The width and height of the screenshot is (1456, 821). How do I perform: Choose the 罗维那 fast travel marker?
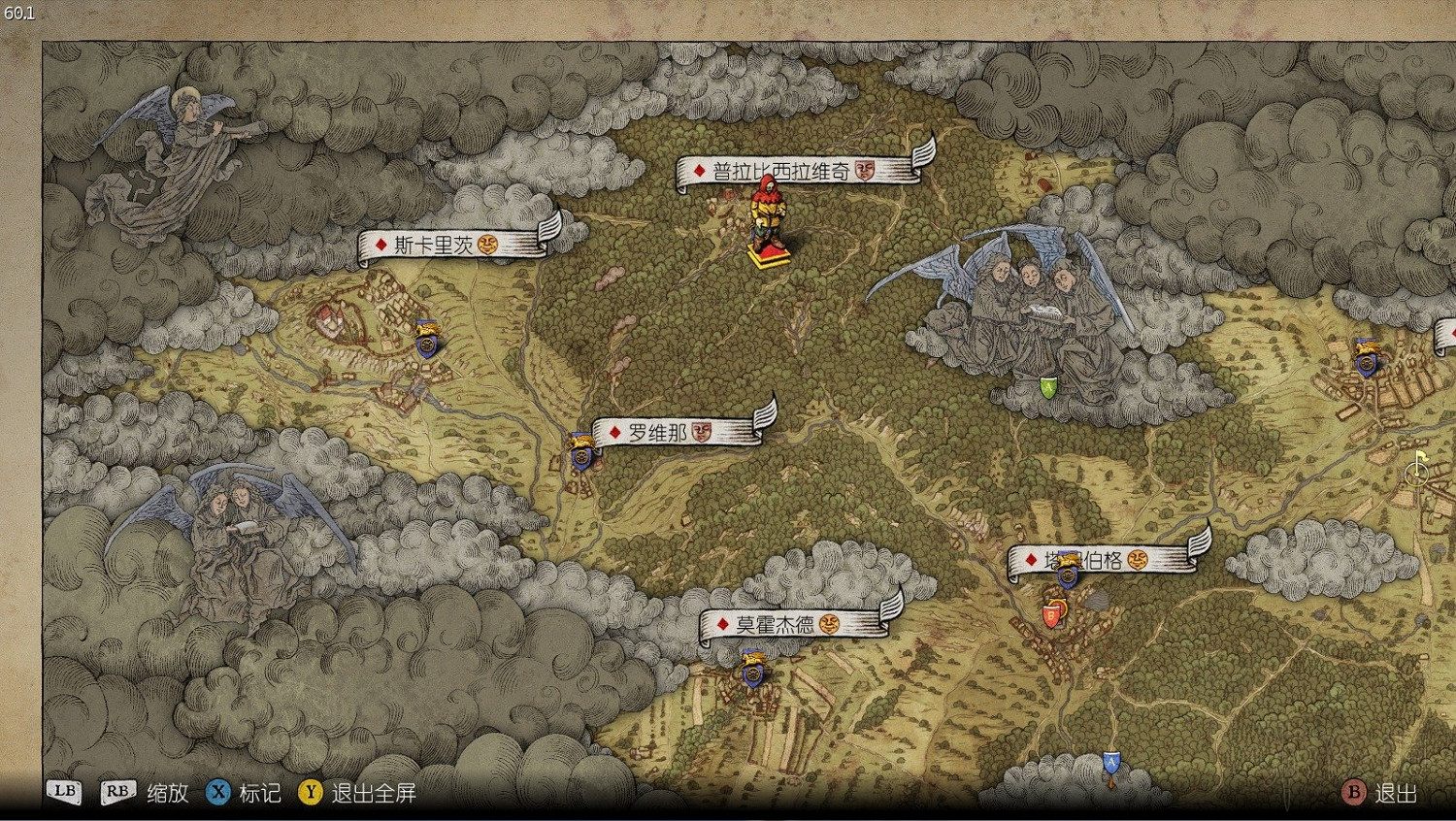pyautogui.click(x=581, y=453)
